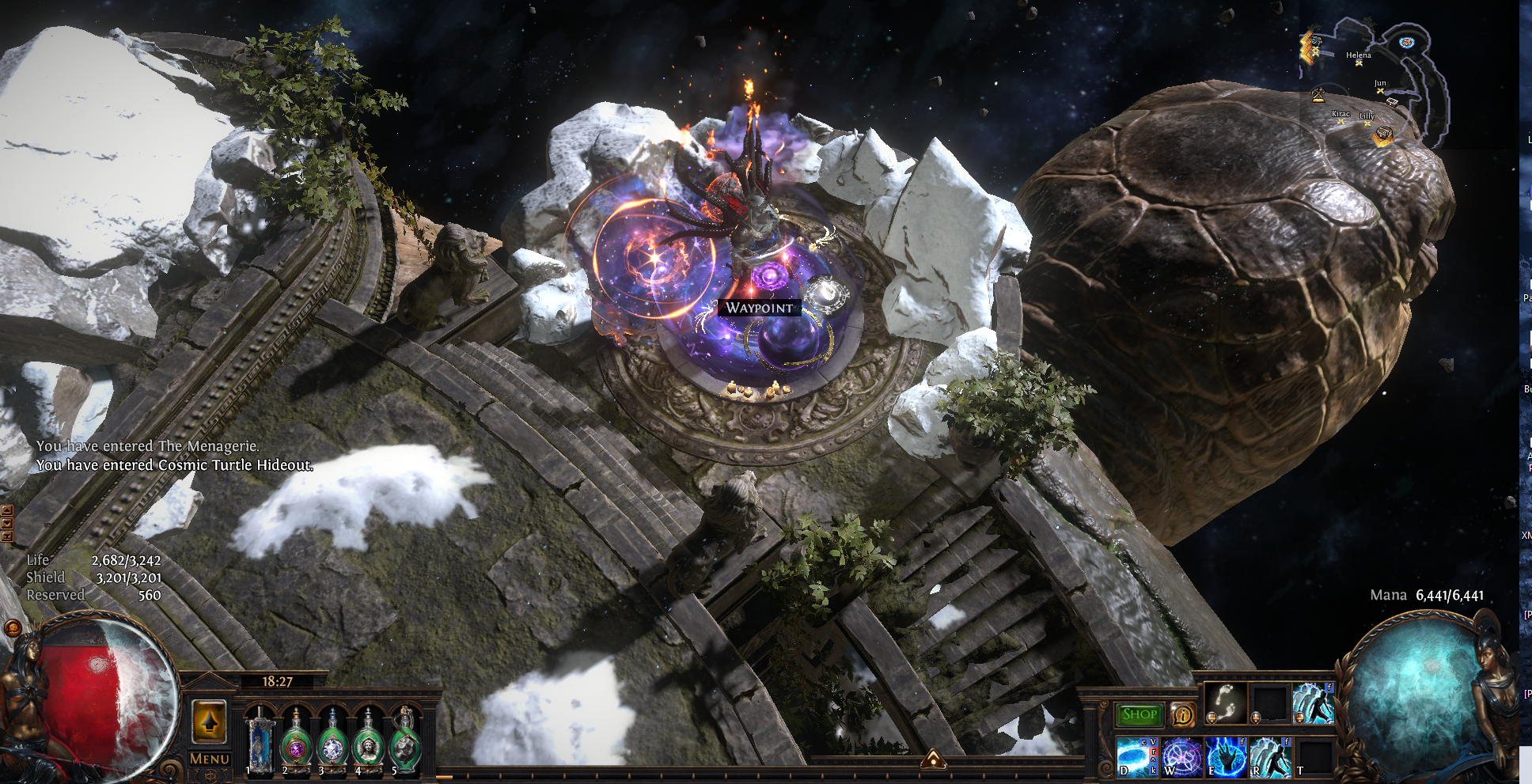The image size is (1532, 784).
Task: Click the orange info speech-bubble icon
Action: tap(1182, 715)
